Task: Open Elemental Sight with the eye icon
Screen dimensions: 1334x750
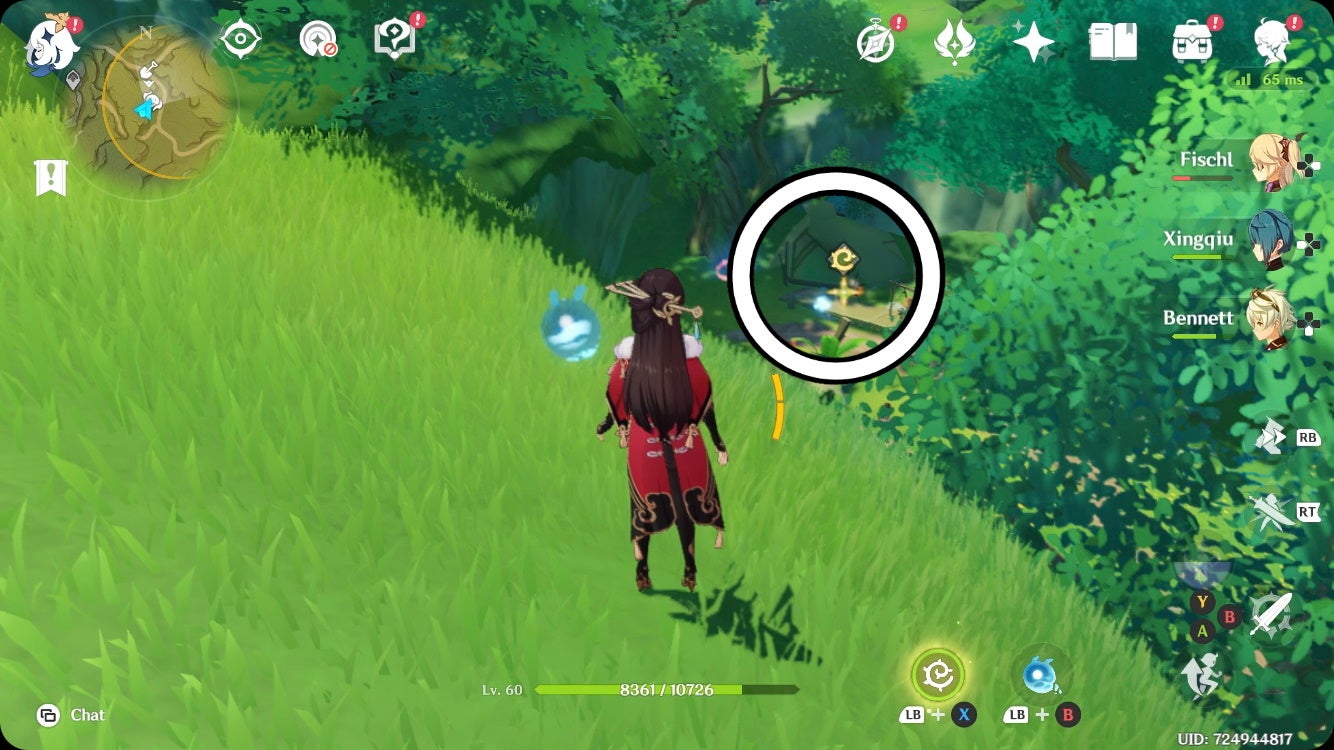Action: click(240, 36)
